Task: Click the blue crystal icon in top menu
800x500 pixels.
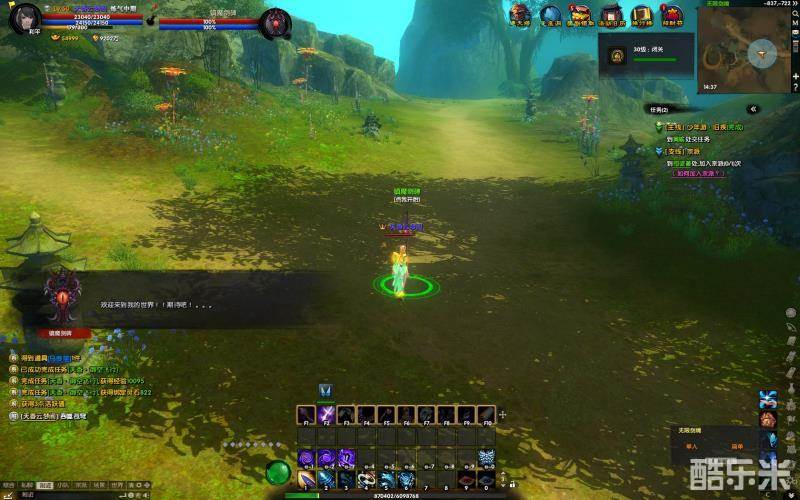Action: point(550,14)
